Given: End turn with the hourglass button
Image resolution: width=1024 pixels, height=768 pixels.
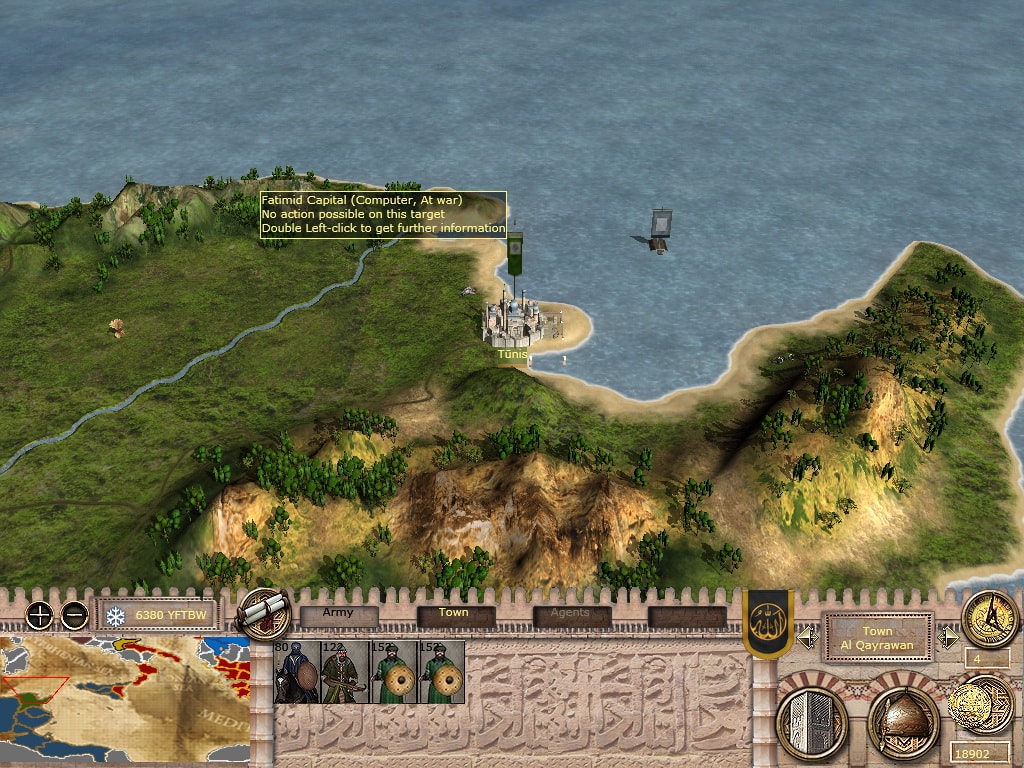Looking at the screenshot, I should coord(989,617).
